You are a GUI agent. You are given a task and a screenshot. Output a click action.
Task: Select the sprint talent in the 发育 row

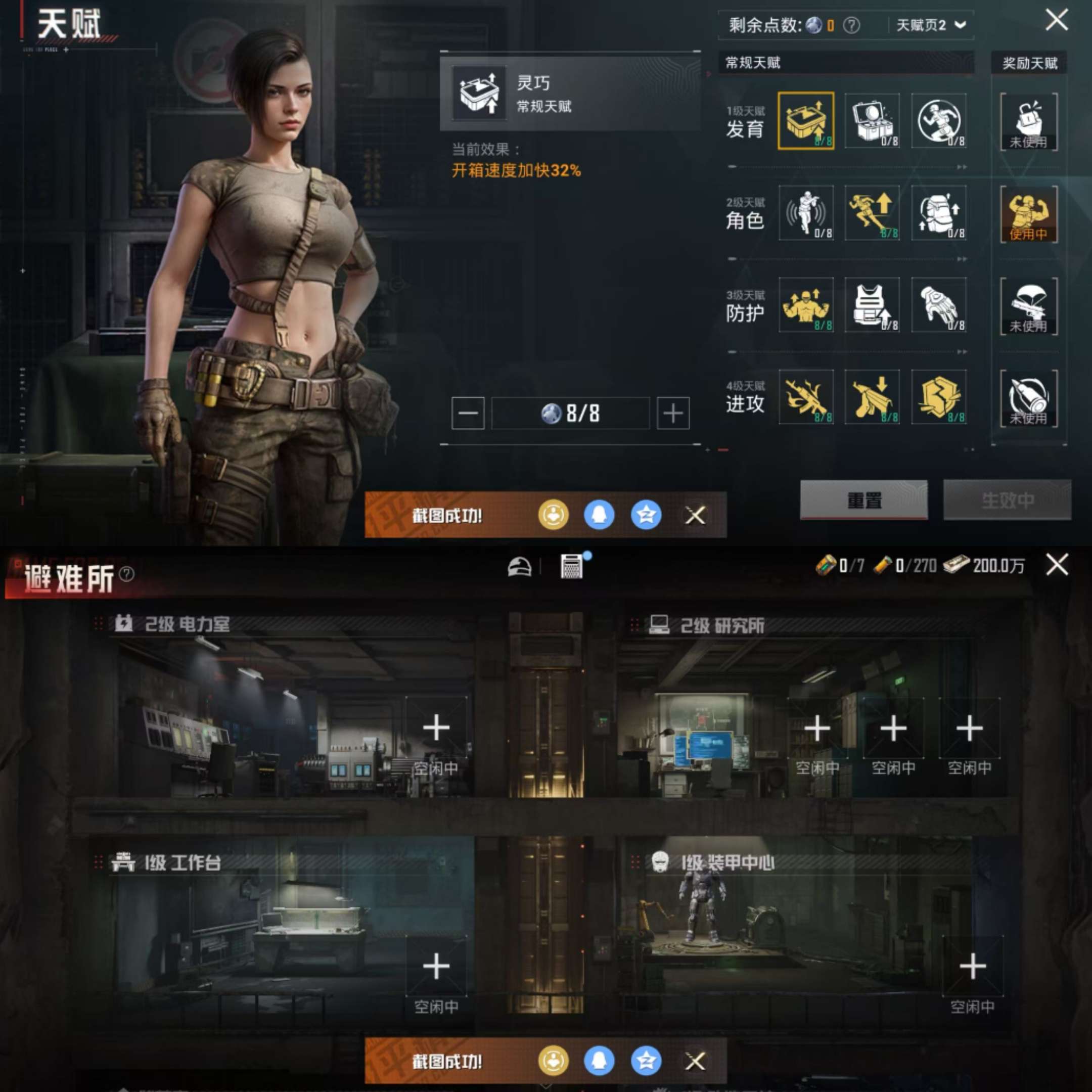pos(938,120)
